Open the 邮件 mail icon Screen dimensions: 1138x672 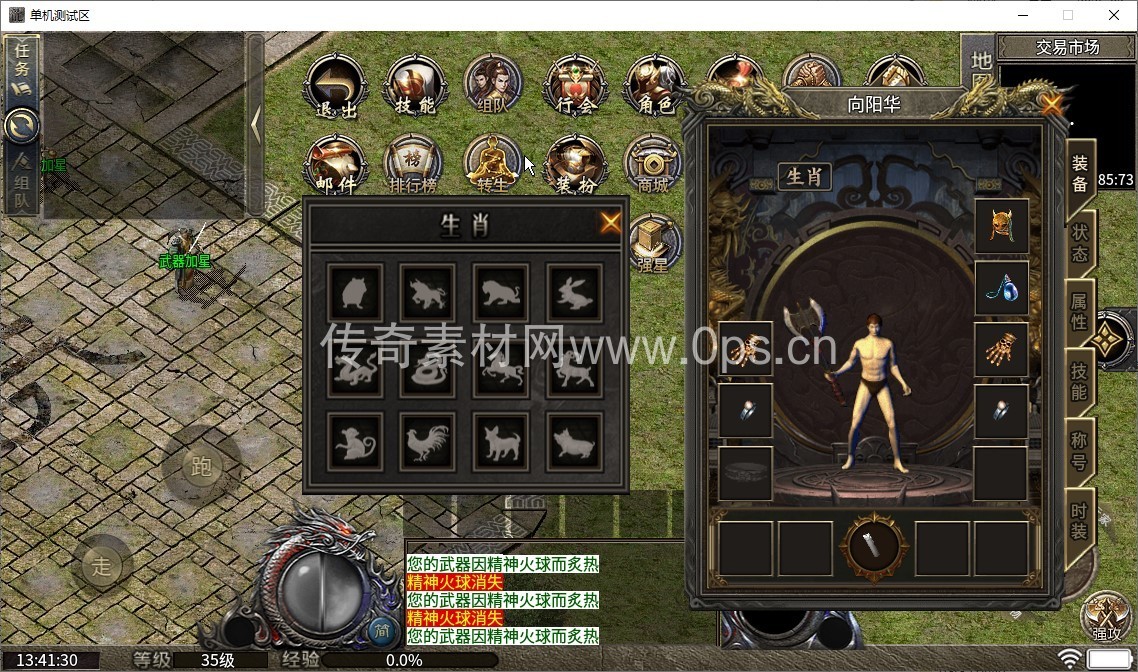[x=335, y=165]
